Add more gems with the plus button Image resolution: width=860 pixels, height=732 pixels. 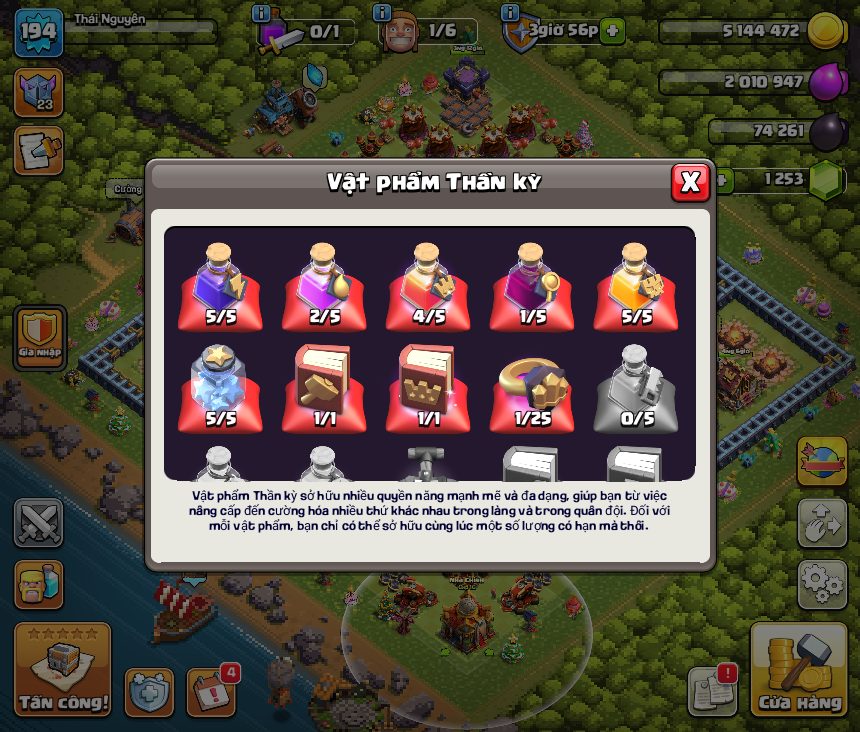721,180
